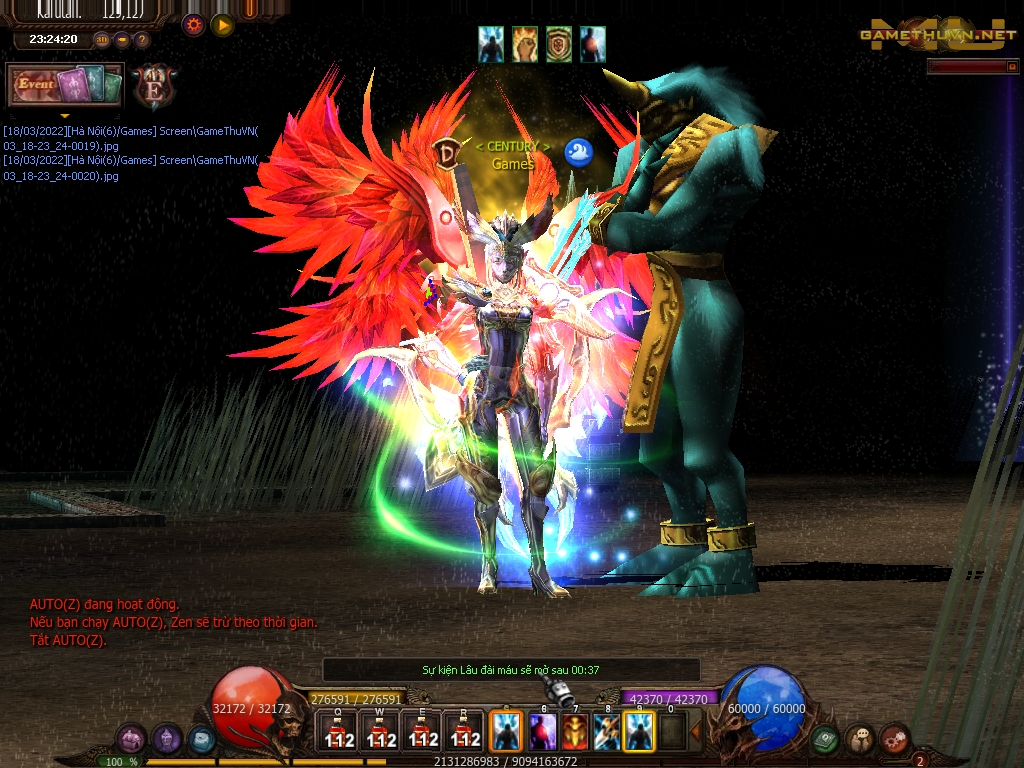Open the question mark help button
The width and height of the screenshot is (1024, 768).
(x=142, y=40)
